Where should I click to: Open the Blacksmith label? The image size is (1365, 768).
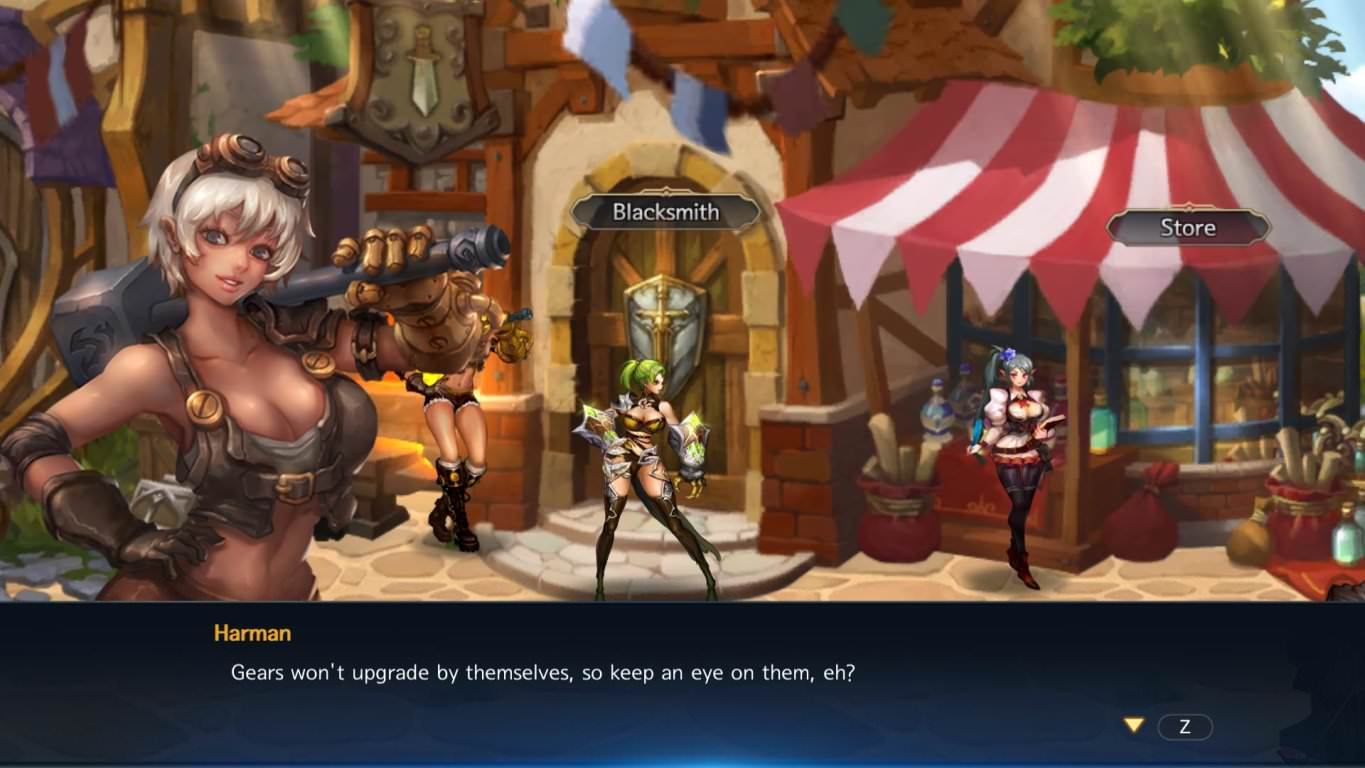click(665, 212)
